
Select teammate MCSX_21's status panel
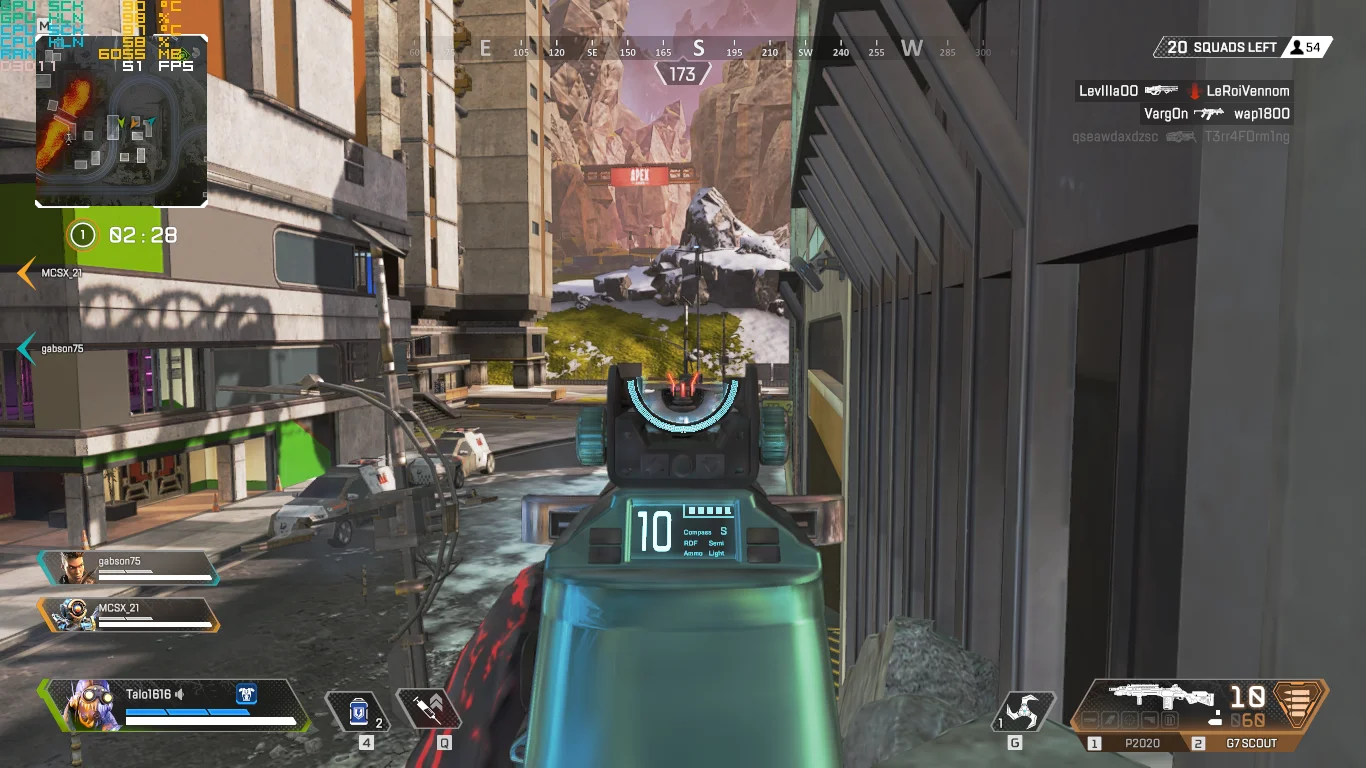[x=129, y=614]
